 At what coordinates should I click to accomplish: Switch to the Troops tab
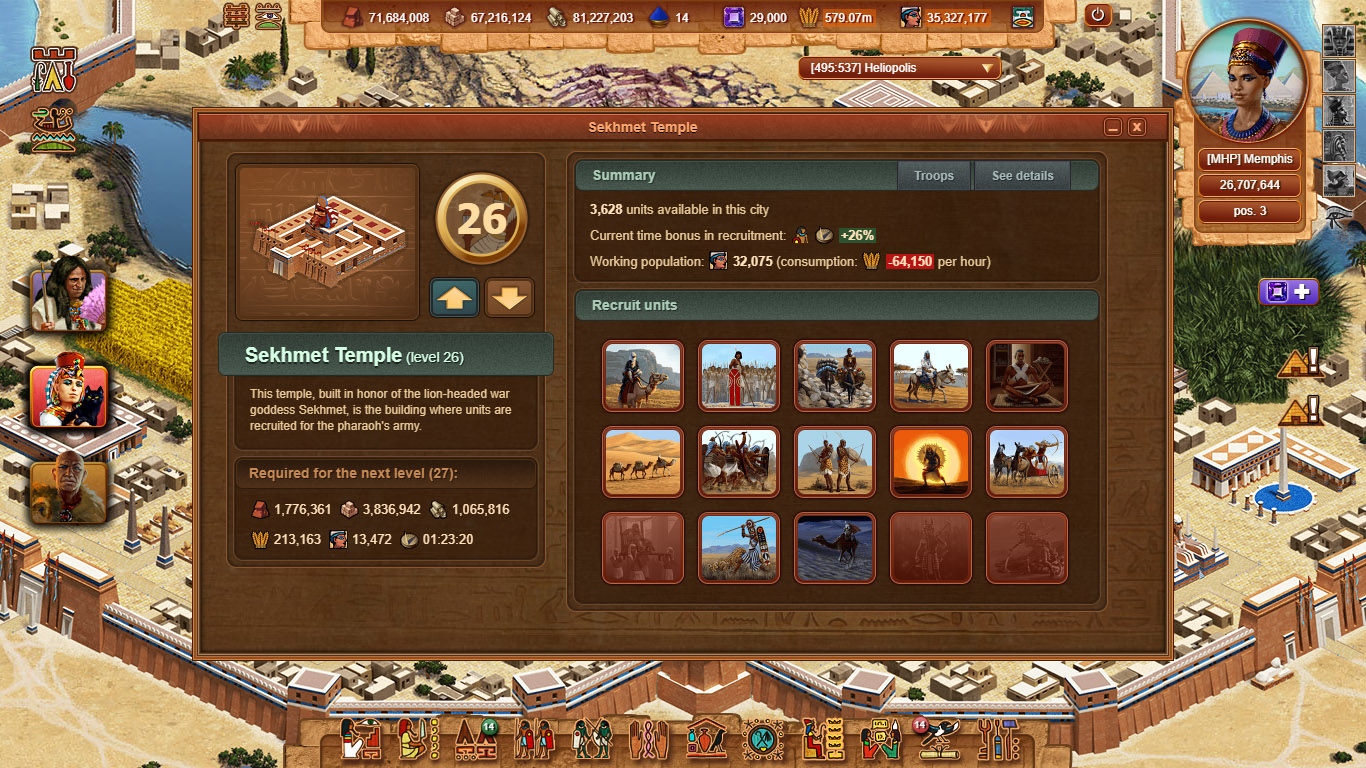pos(933,175)
